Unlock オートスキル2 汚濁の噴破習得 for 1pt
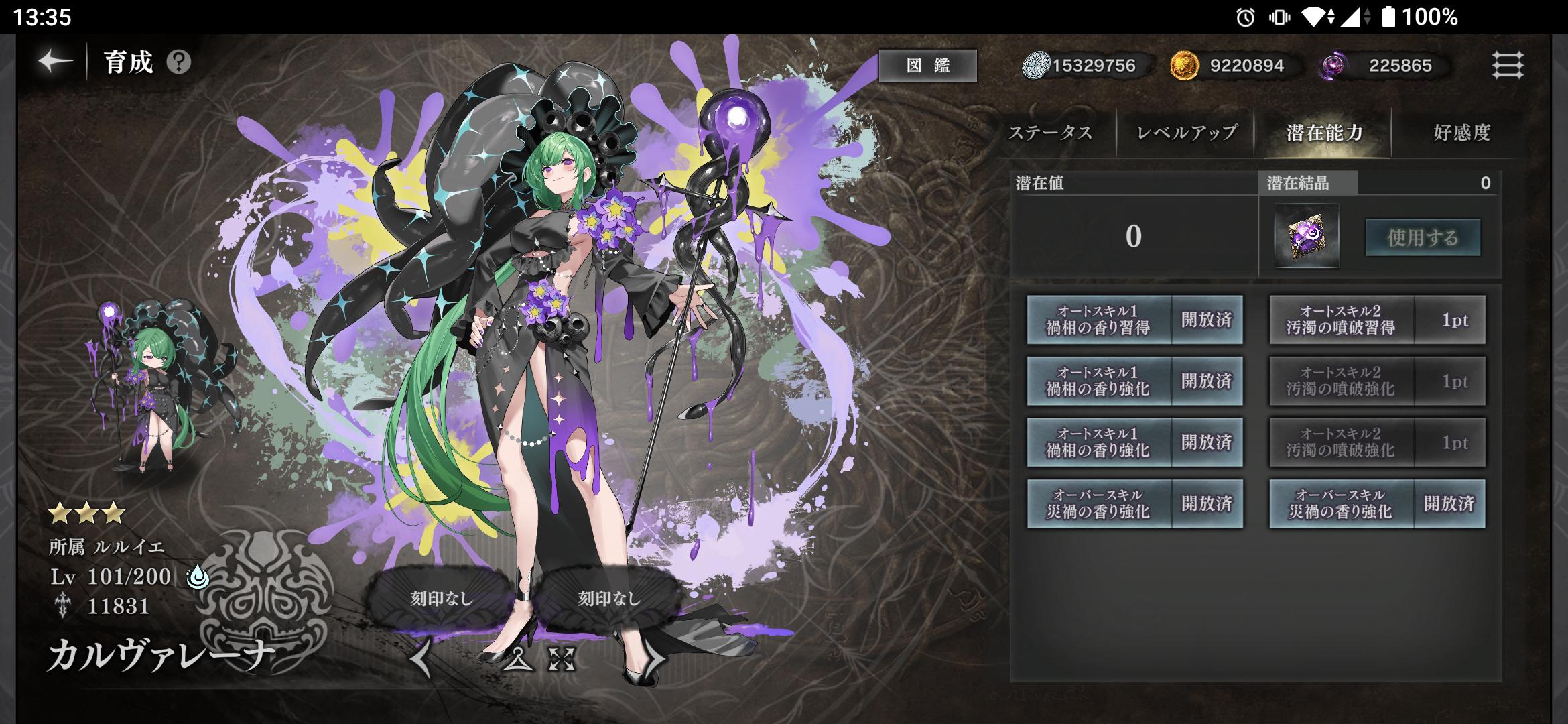1568x724 pixels. tap(1377, 320)
